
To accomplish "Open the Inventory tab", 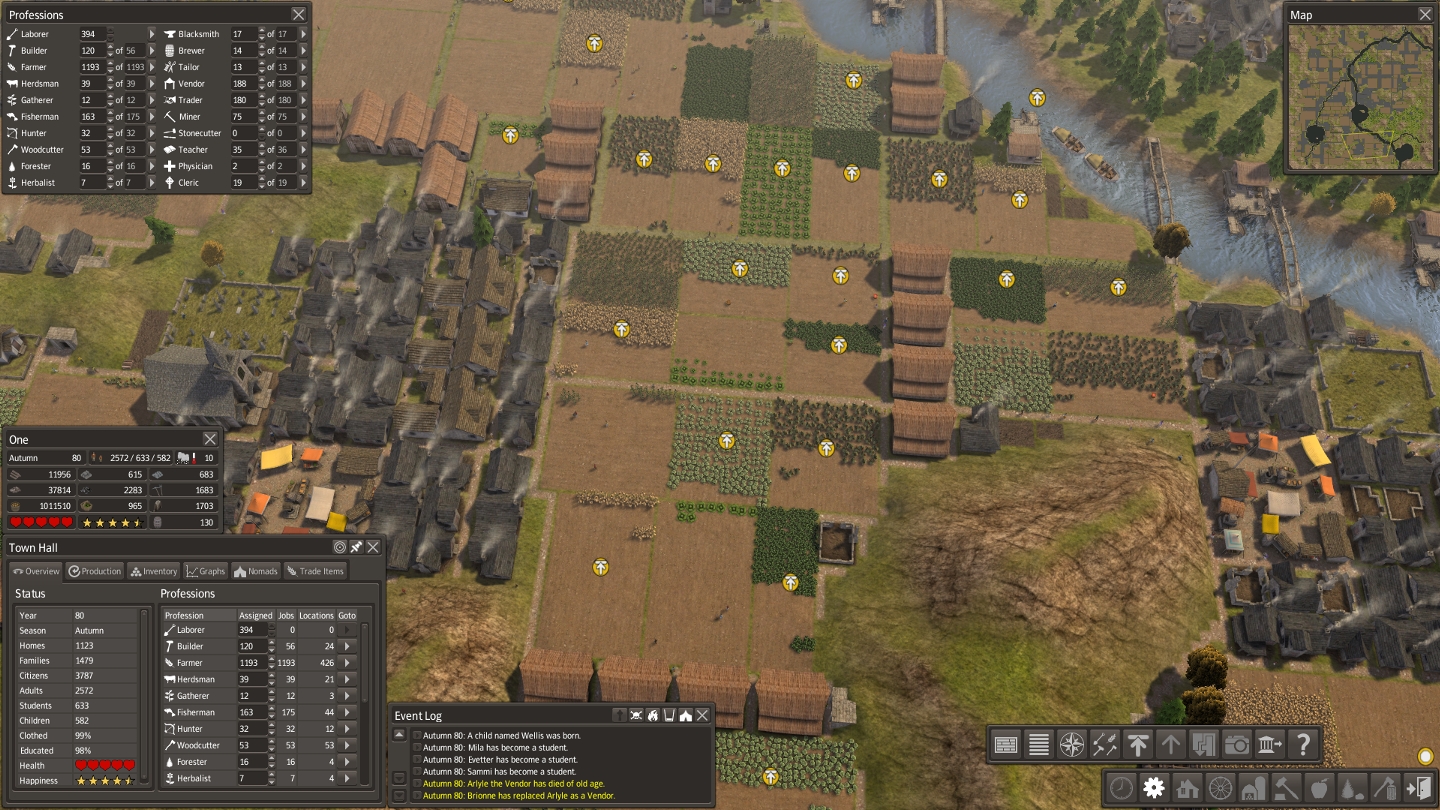I will pyautogui.click(x=153, y=571).
